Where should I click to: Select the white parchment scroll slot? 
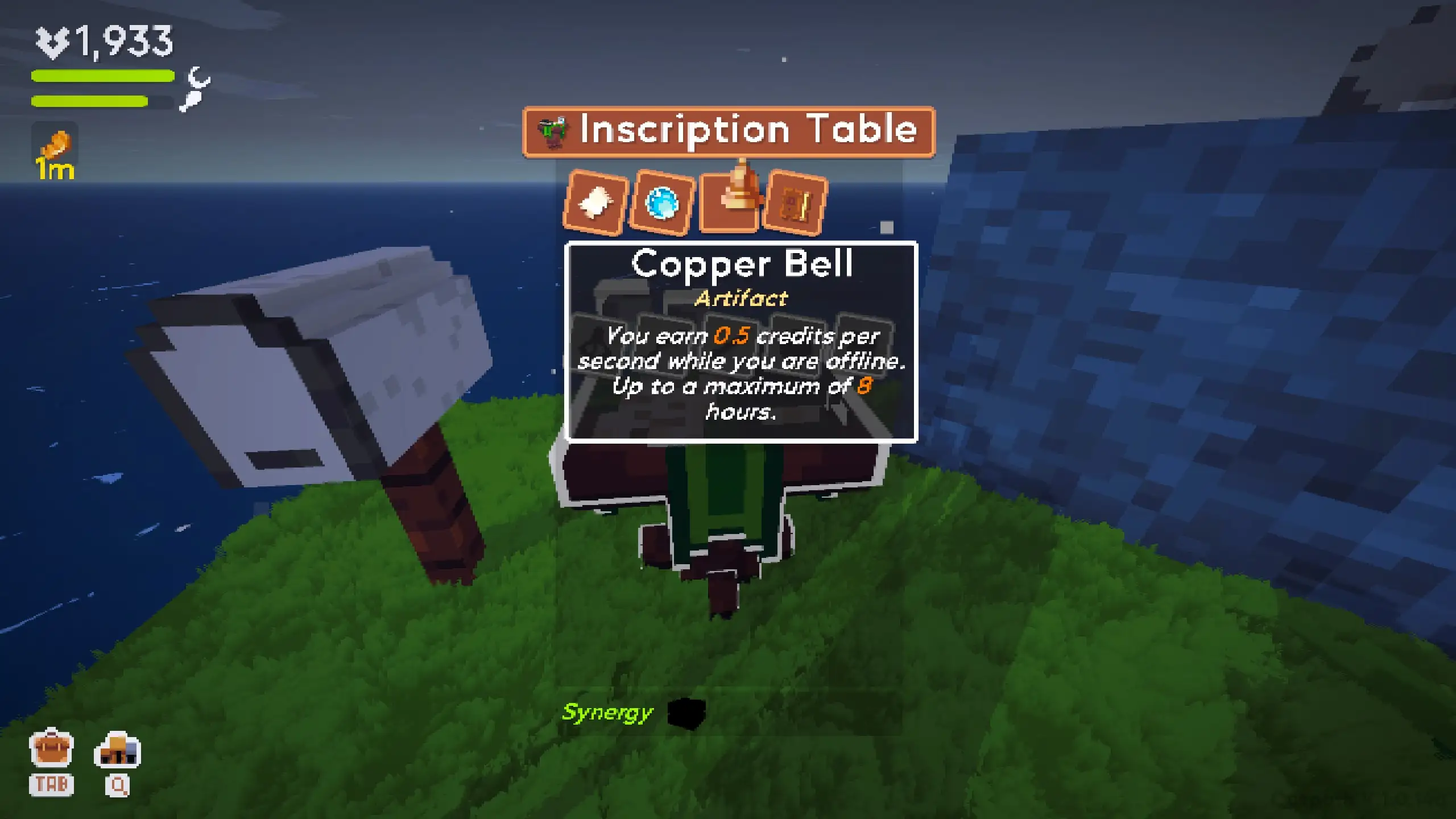(x=595, y=202)
